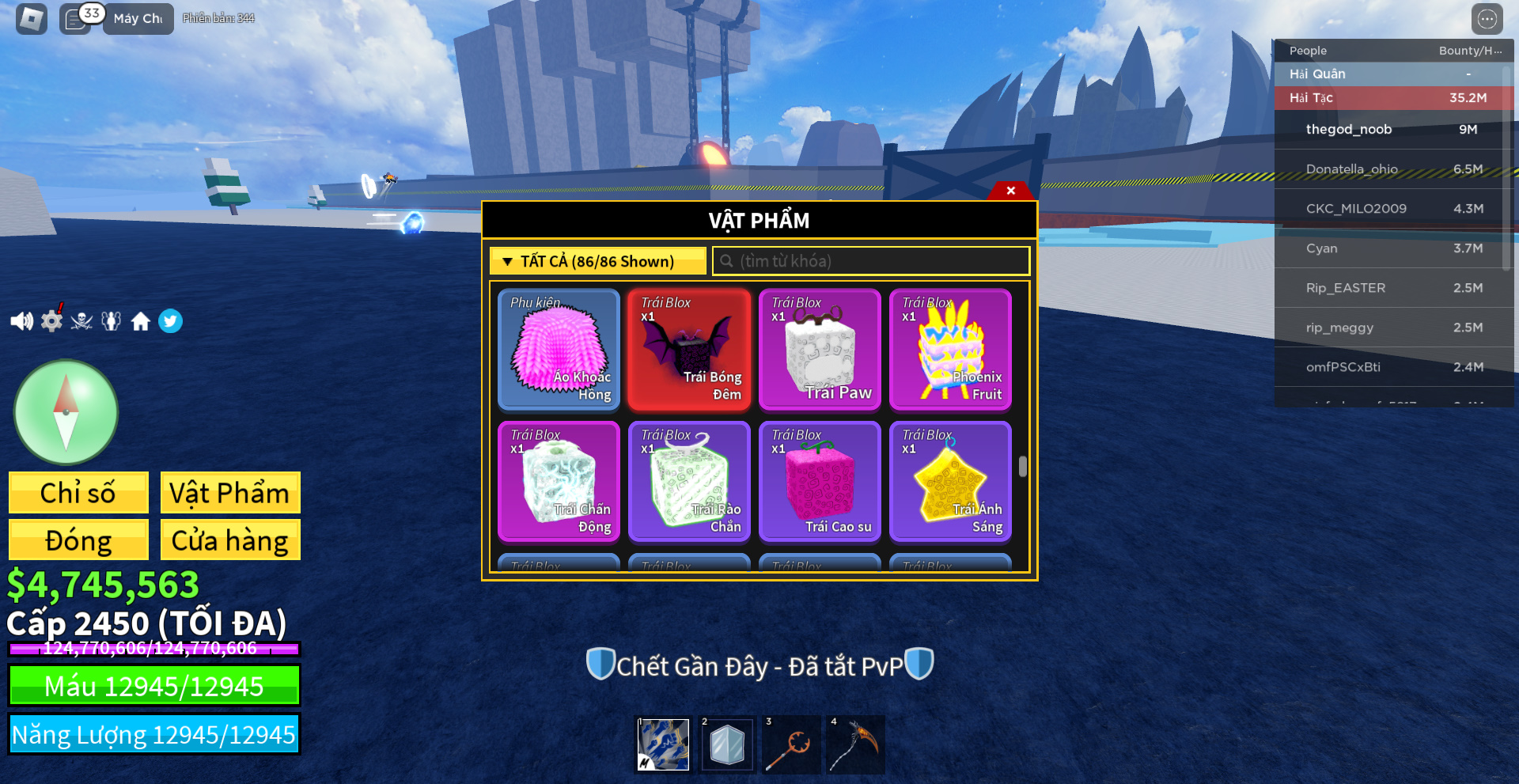Click the keyword search field

click(x=870, y=261)
